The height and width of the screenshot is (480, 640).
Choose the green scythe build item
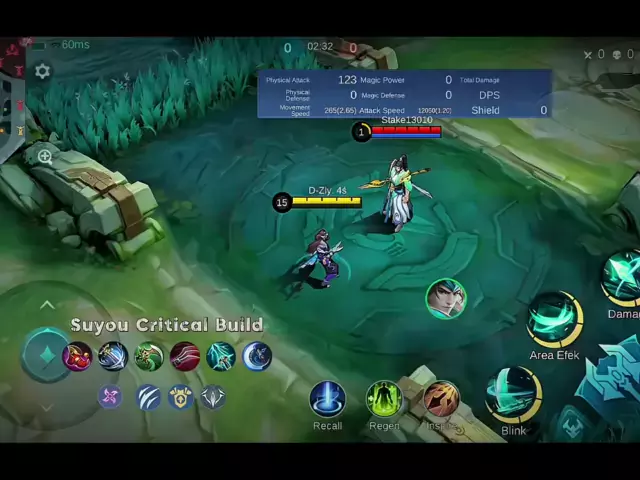(x=149, y=356)
